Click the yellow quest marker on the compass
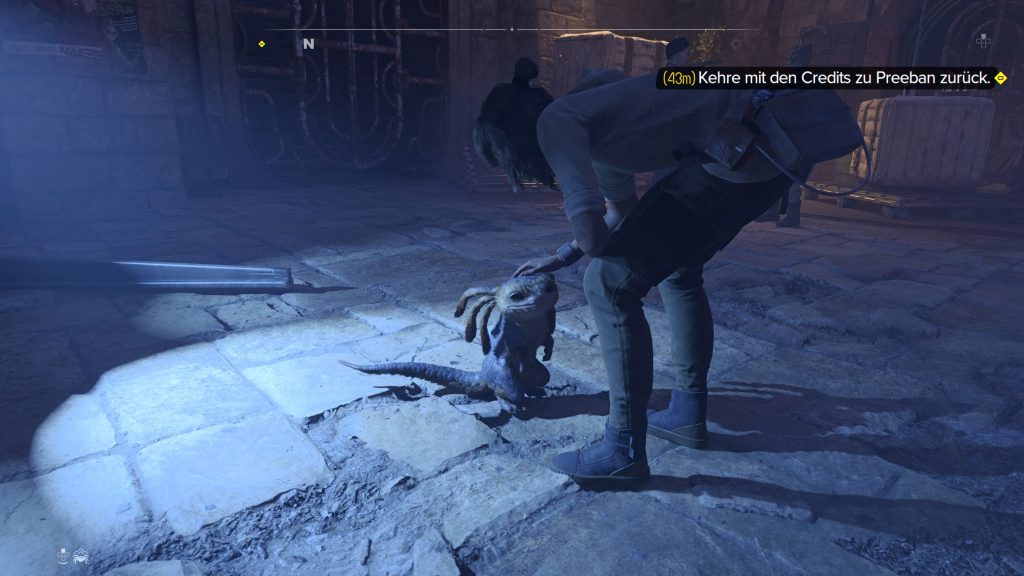Screen dimensions: 1024x576 262,44
